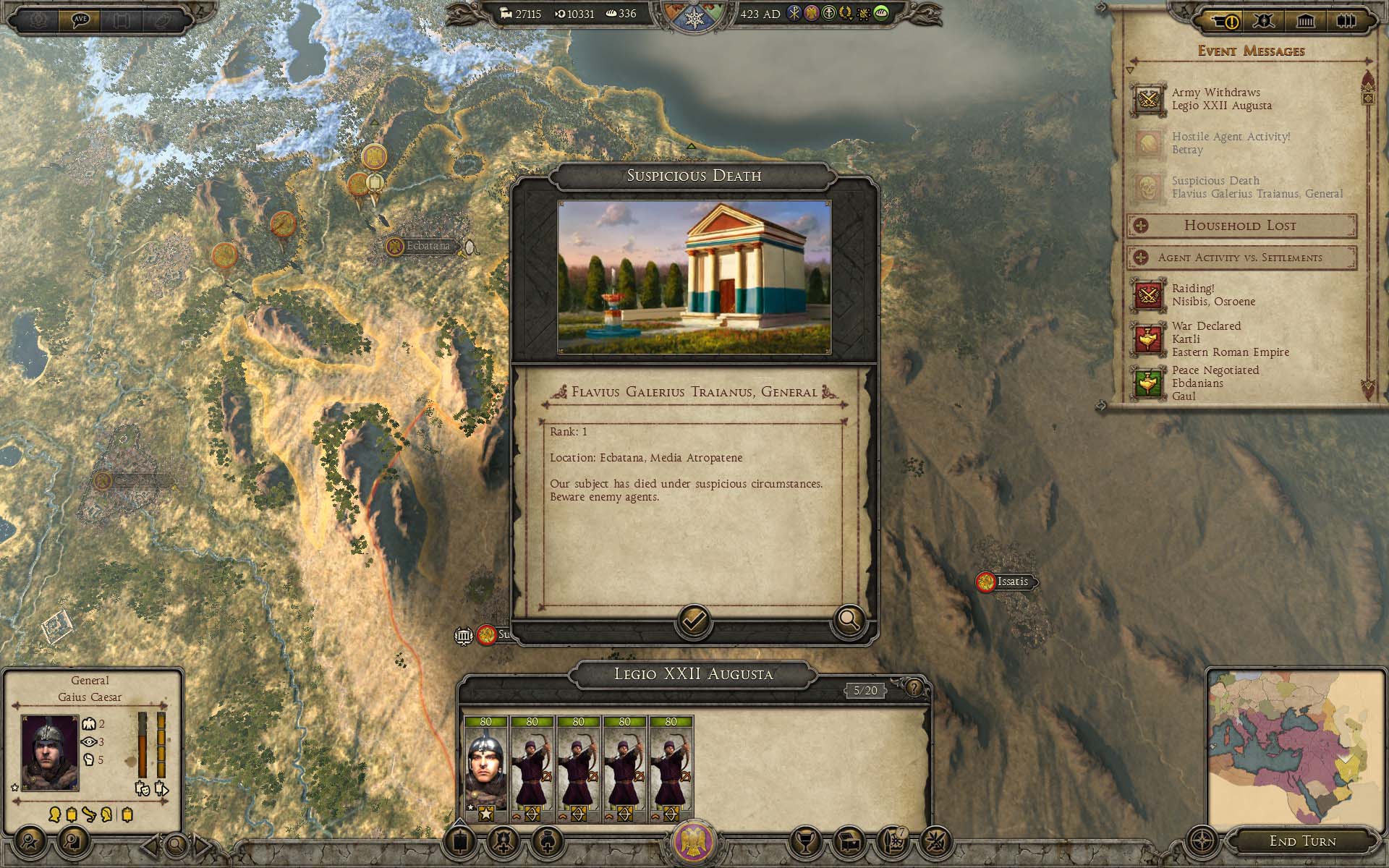The height and width of the screenshot is (868, 1389).
Task: Expand the Household Lost message group
Action: click(x=1141, y=226)
